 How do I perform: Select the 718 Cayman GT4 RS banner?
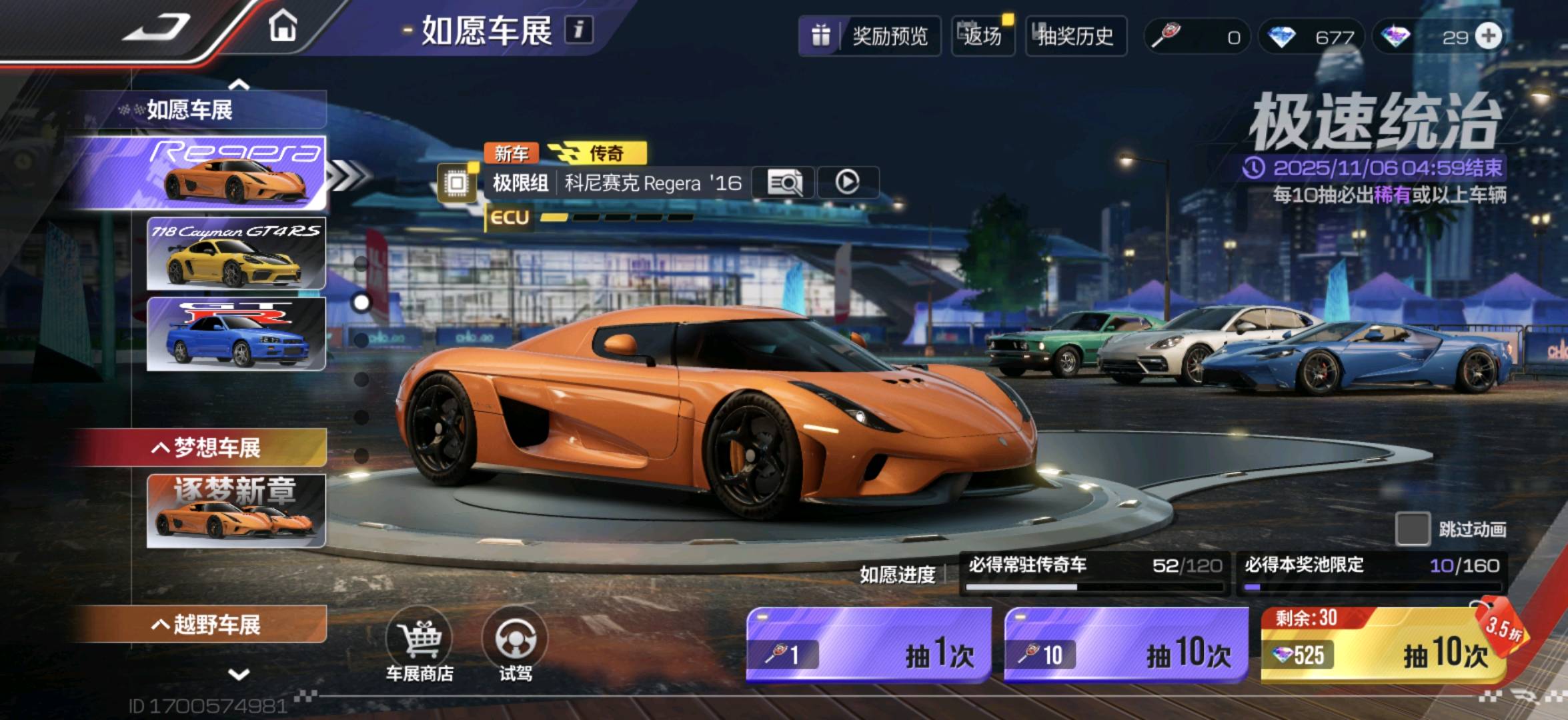(236, 253)
